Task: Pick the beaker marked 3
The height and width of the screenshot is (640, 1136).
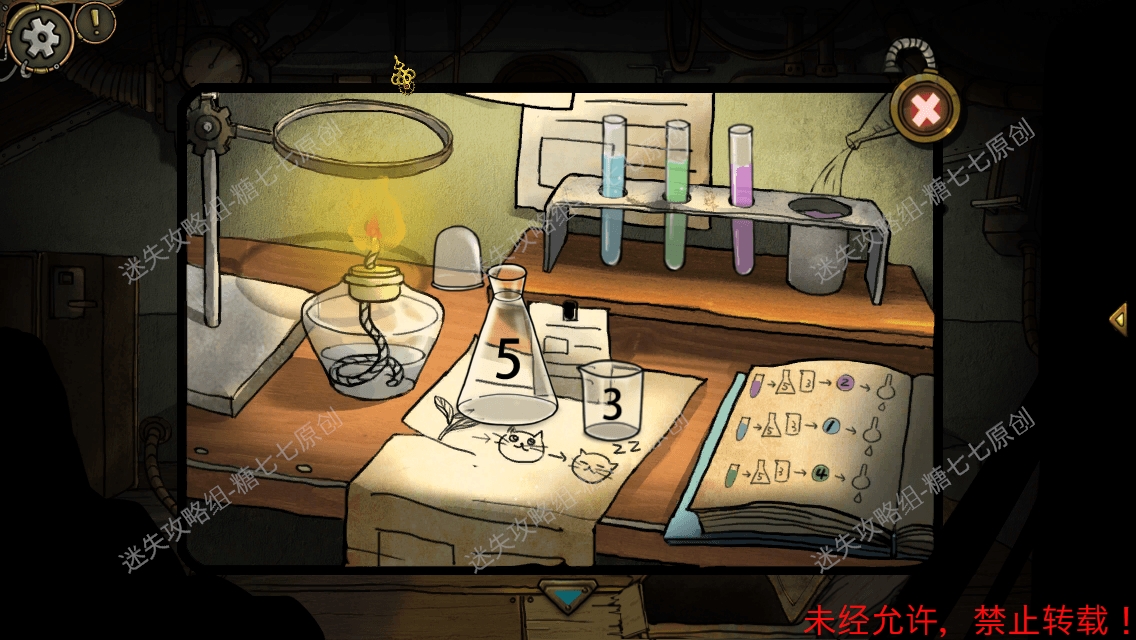Action: click(611, 402)
